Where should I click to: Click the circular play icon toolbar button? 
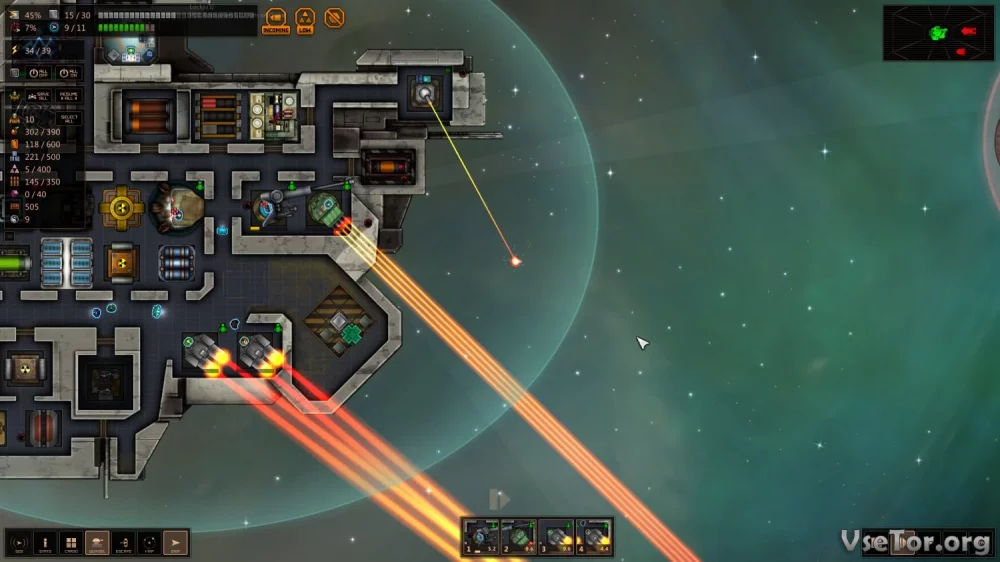[19, 543]
